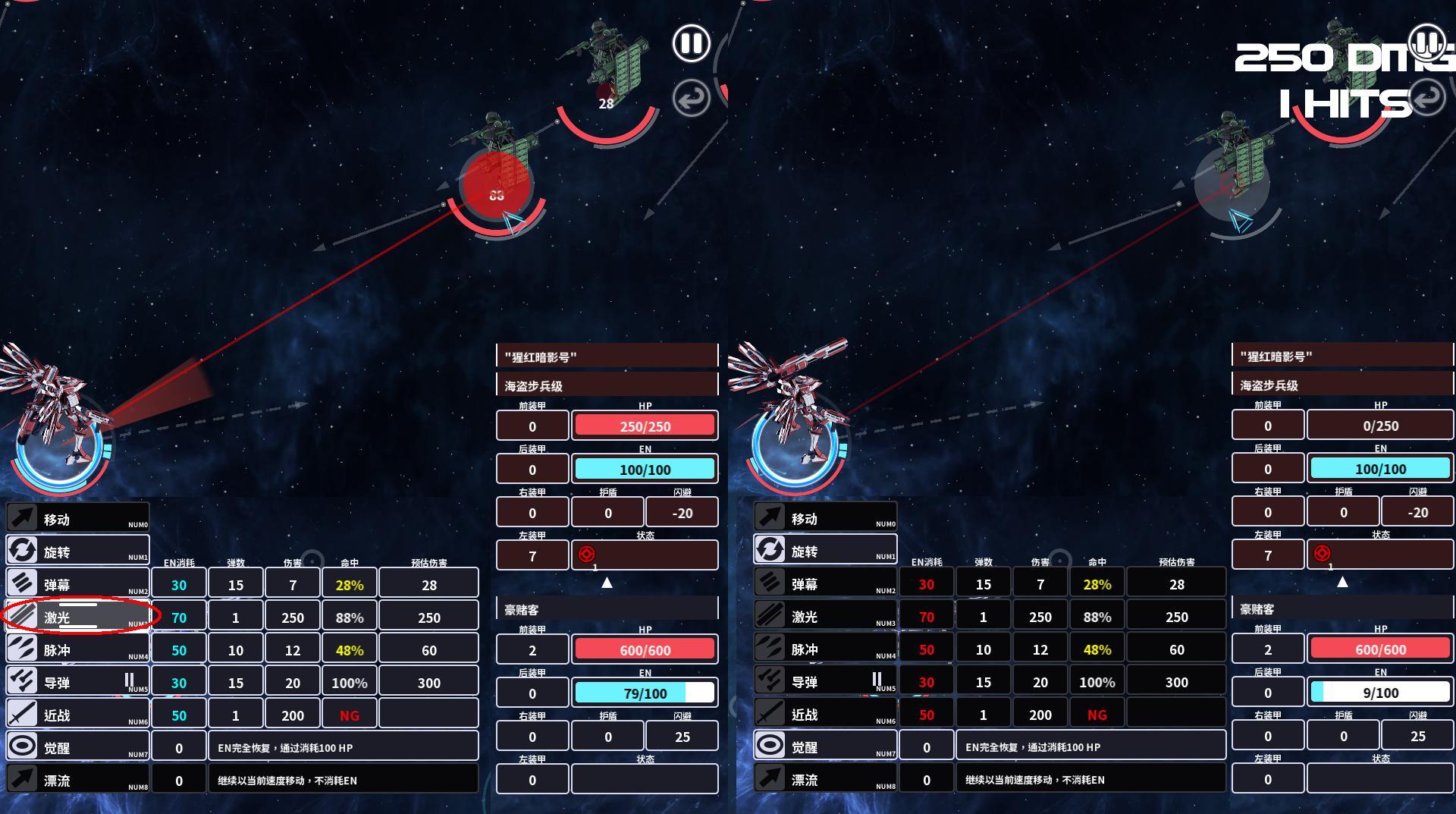Choose 近战 melee beside the cyan 50 EN cost

[x=78, y=715]
